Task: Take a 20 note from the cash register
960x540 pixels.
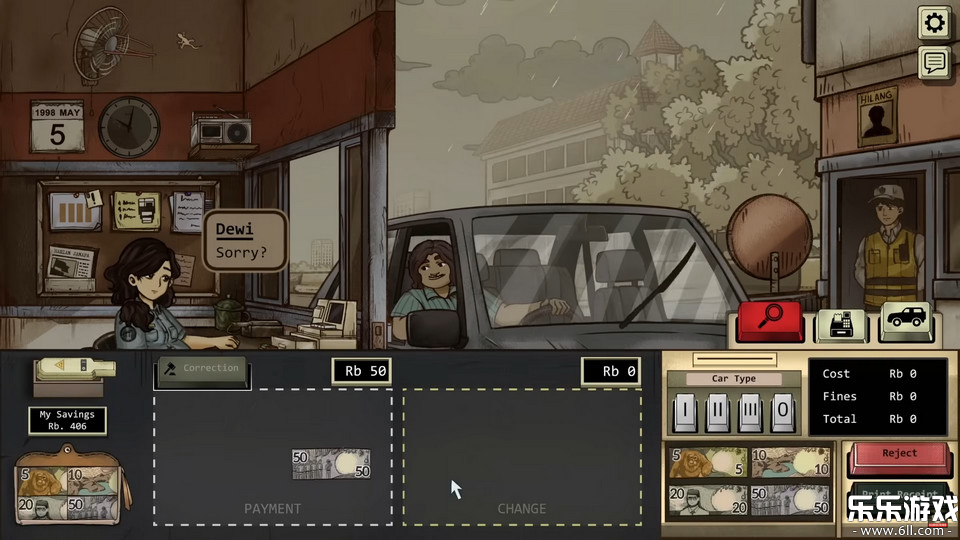Action: [707, 501]
